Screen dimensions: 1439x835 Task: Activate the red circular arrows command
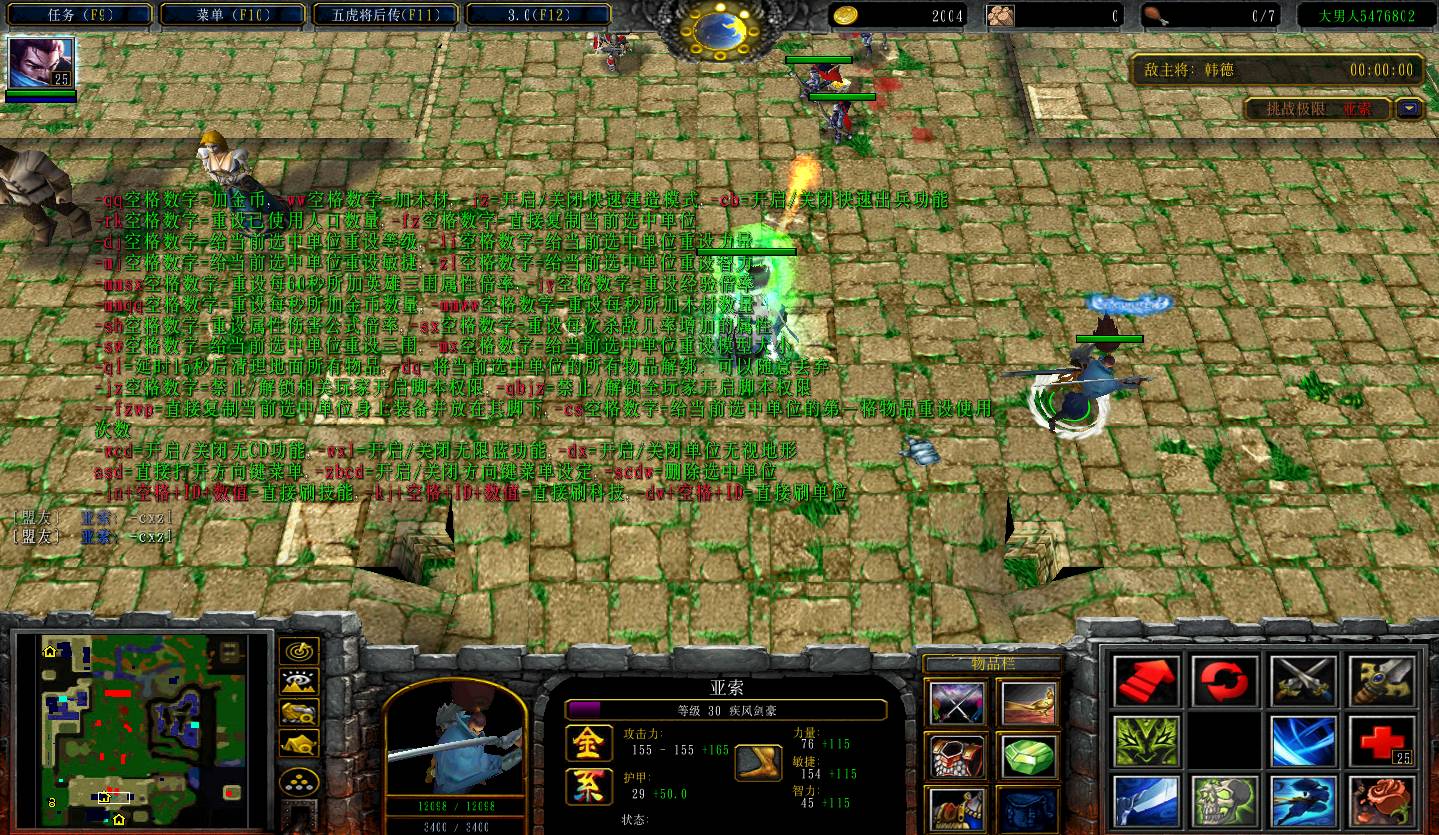[x=1225, y=682]
